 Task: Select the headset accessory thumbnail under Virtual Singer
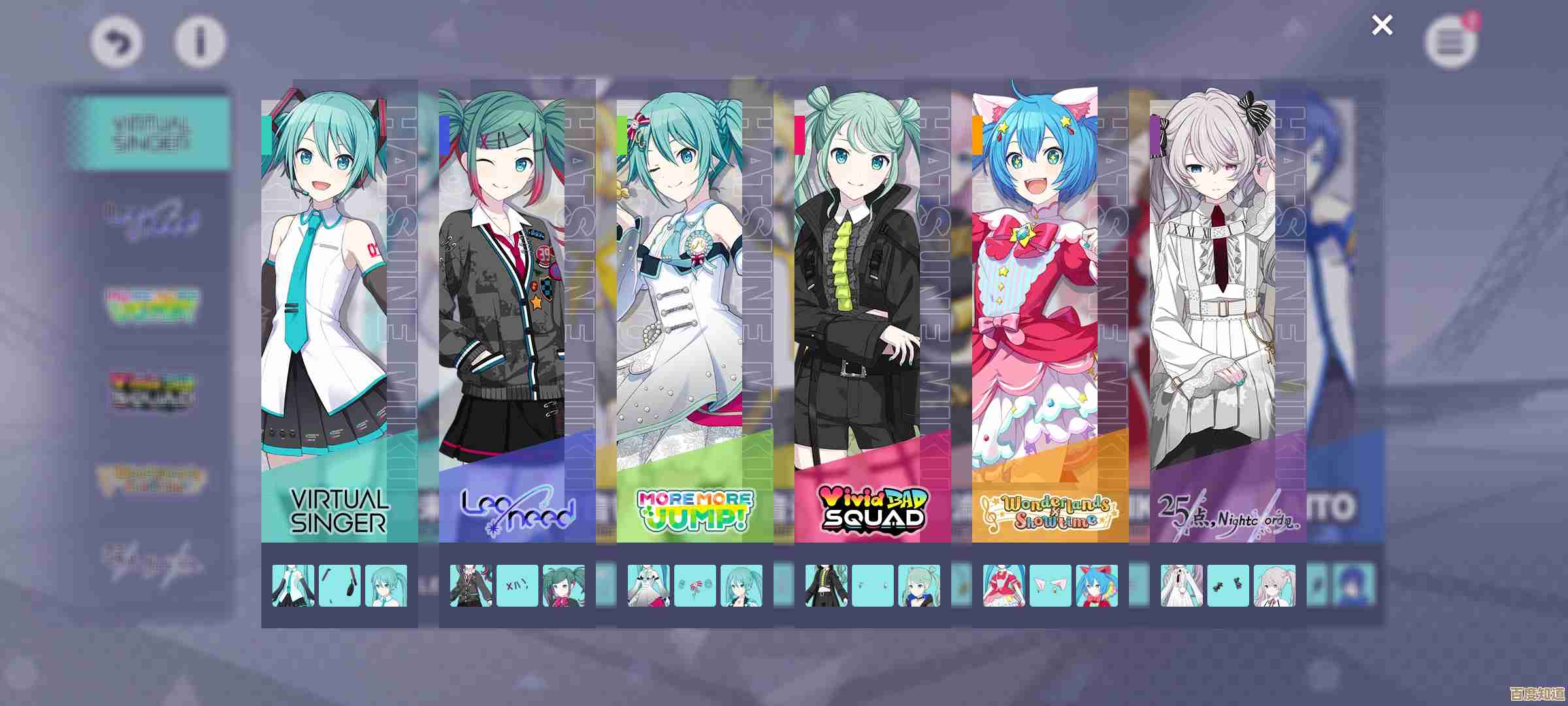coord(339,586)
